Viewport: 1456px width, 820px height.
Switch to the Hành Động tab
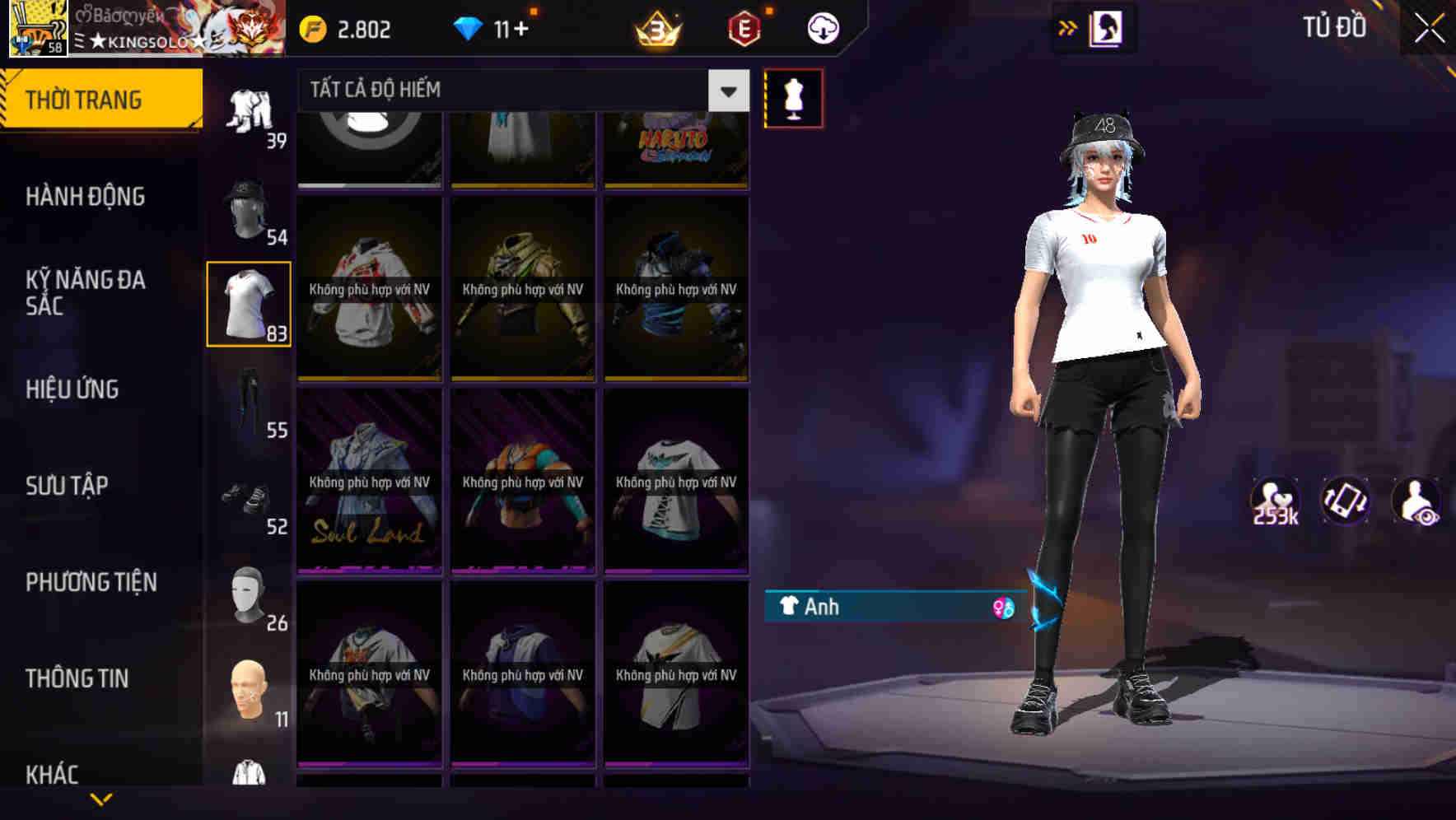coord(88,197)
